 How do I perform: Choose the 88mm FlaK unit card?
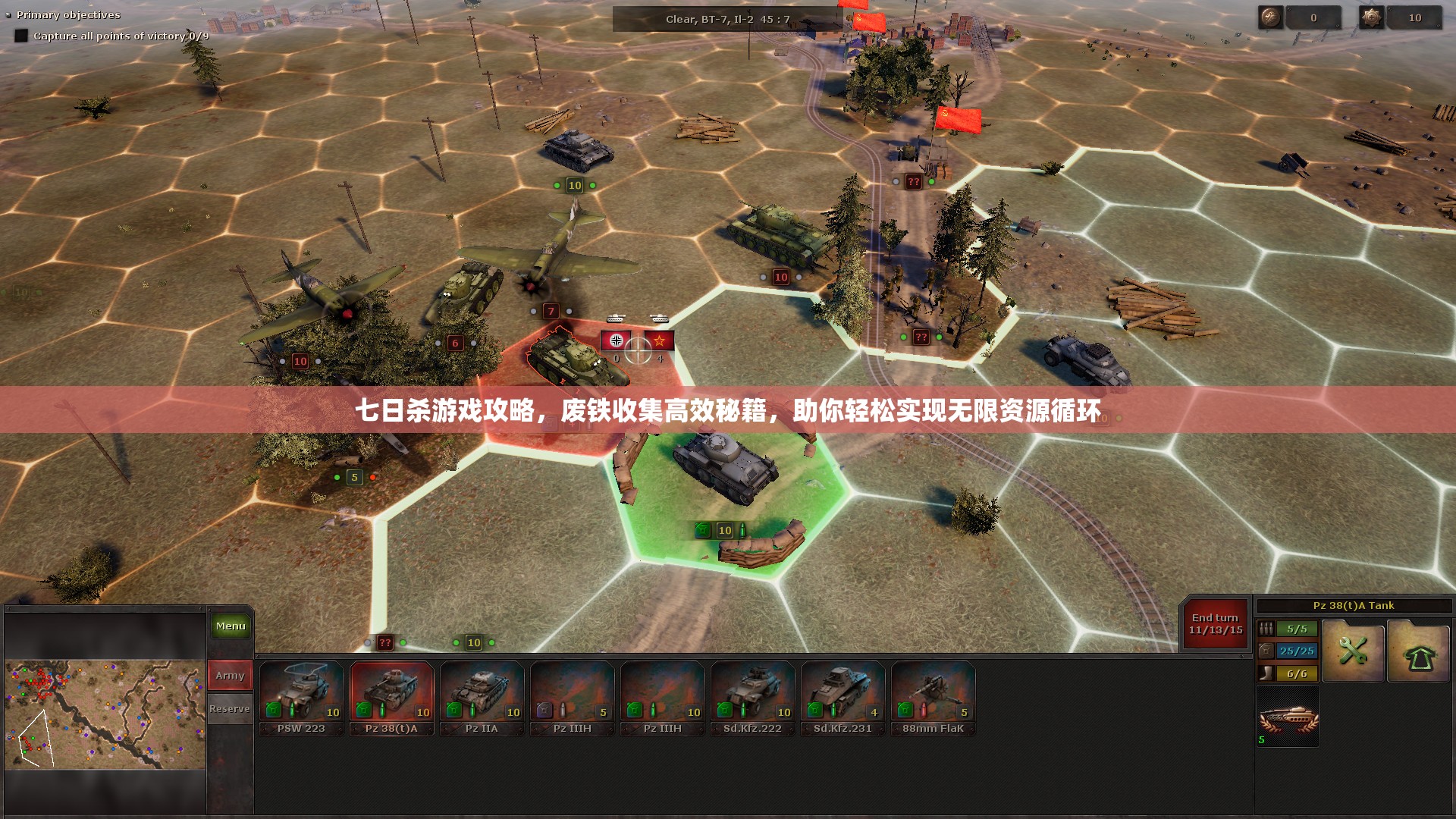[x=933, y=698]
